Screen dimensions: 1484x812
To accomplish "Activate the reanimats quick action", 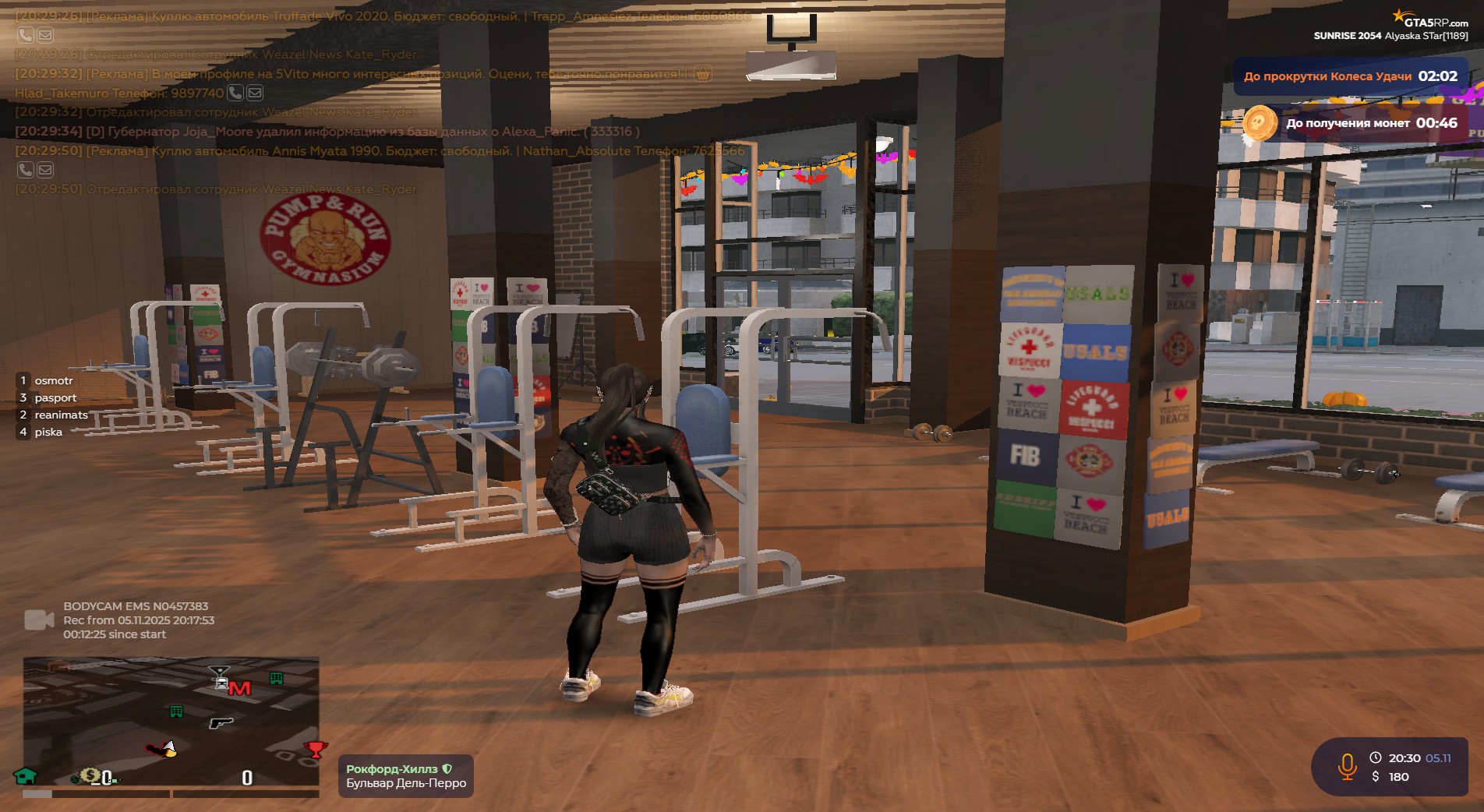I will click(61, 415).
